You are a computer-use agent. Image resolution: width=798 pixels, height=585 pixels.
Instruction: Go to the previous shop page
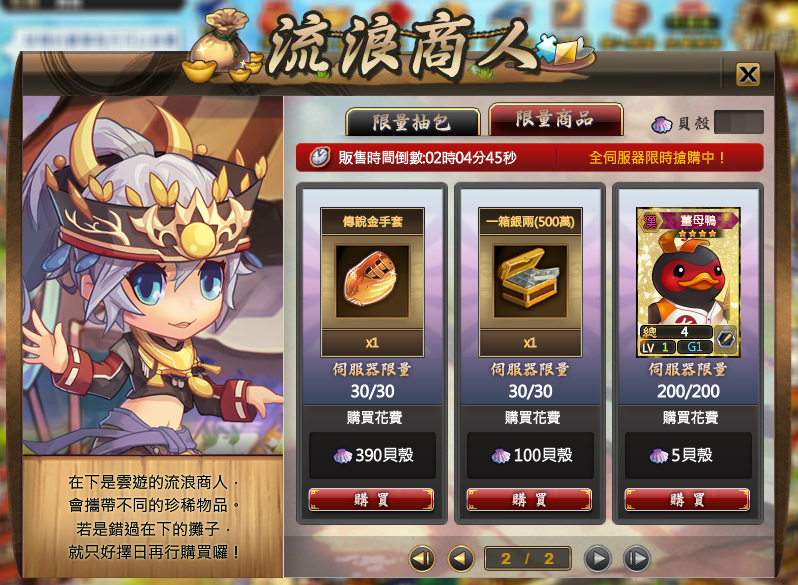pyautogui.click(x=460, y=558)
